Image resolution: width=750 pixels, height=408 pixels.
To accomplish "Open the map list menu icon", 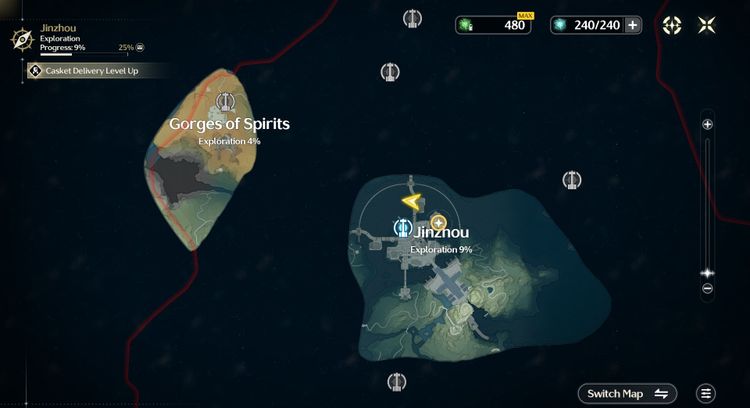I will [x=707, y=393].
